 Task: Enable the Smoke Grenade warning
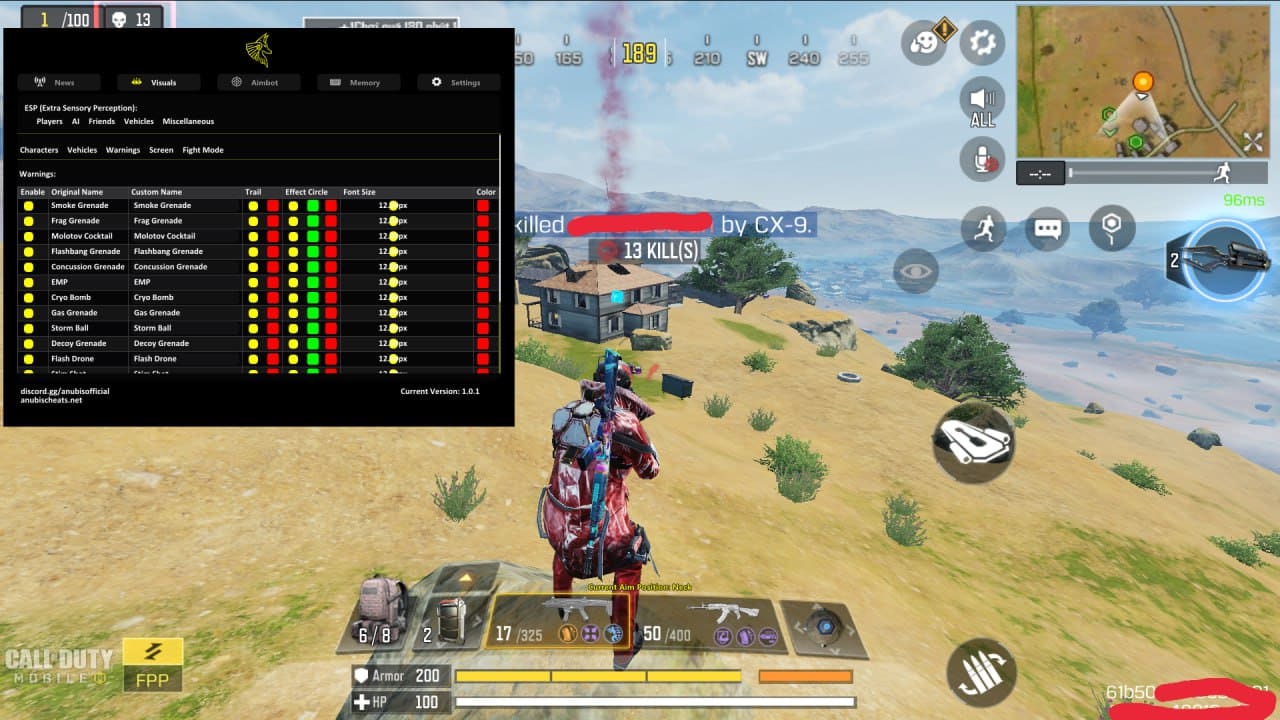29,205
